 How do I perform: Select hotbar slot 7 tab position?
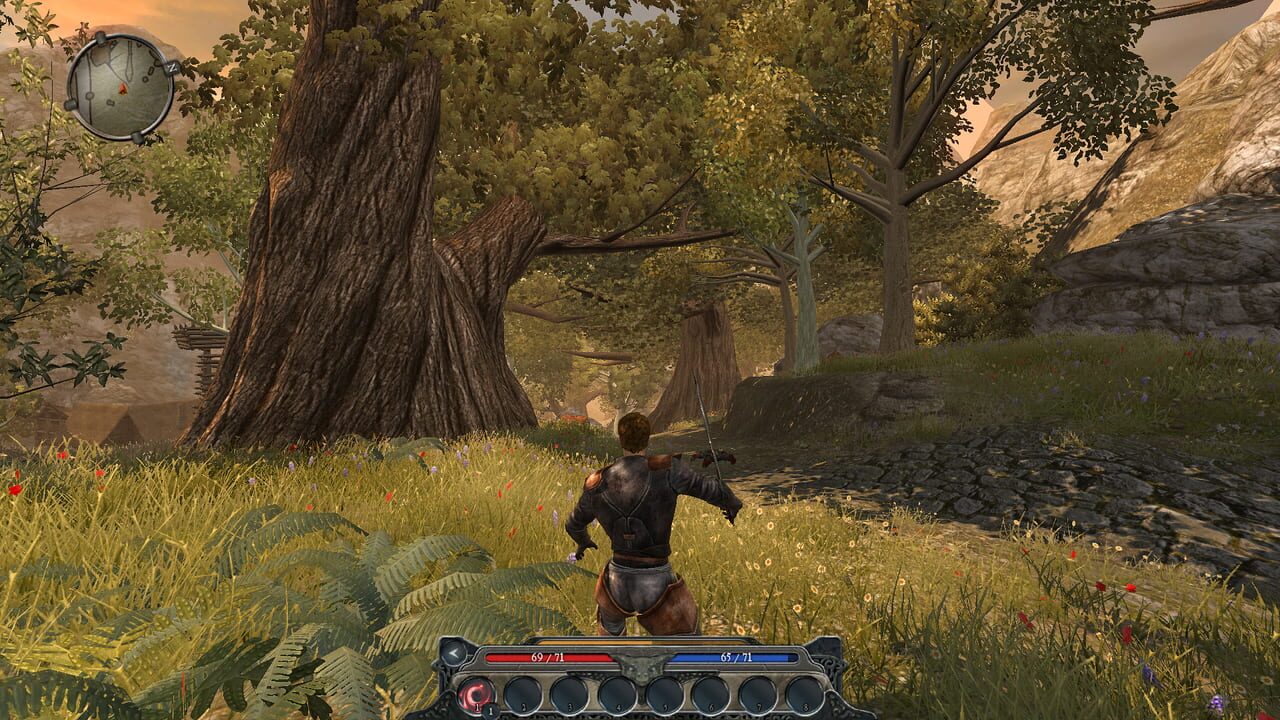click(x=758, y=691)
